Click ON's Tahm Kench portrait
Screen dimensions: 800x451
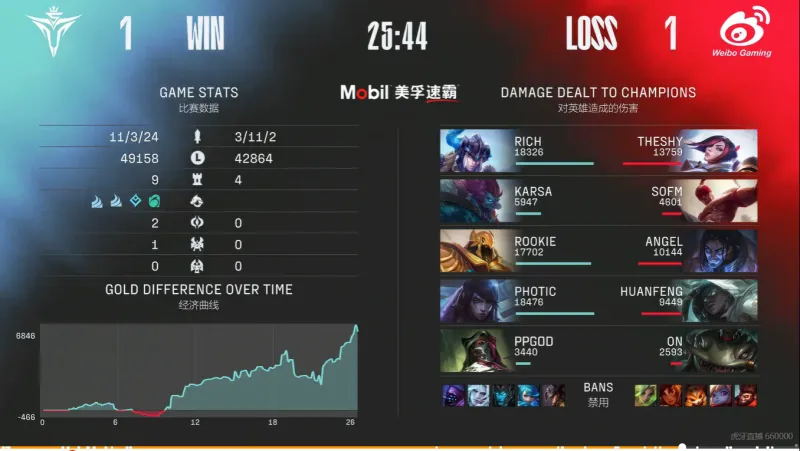click(720, 350)
